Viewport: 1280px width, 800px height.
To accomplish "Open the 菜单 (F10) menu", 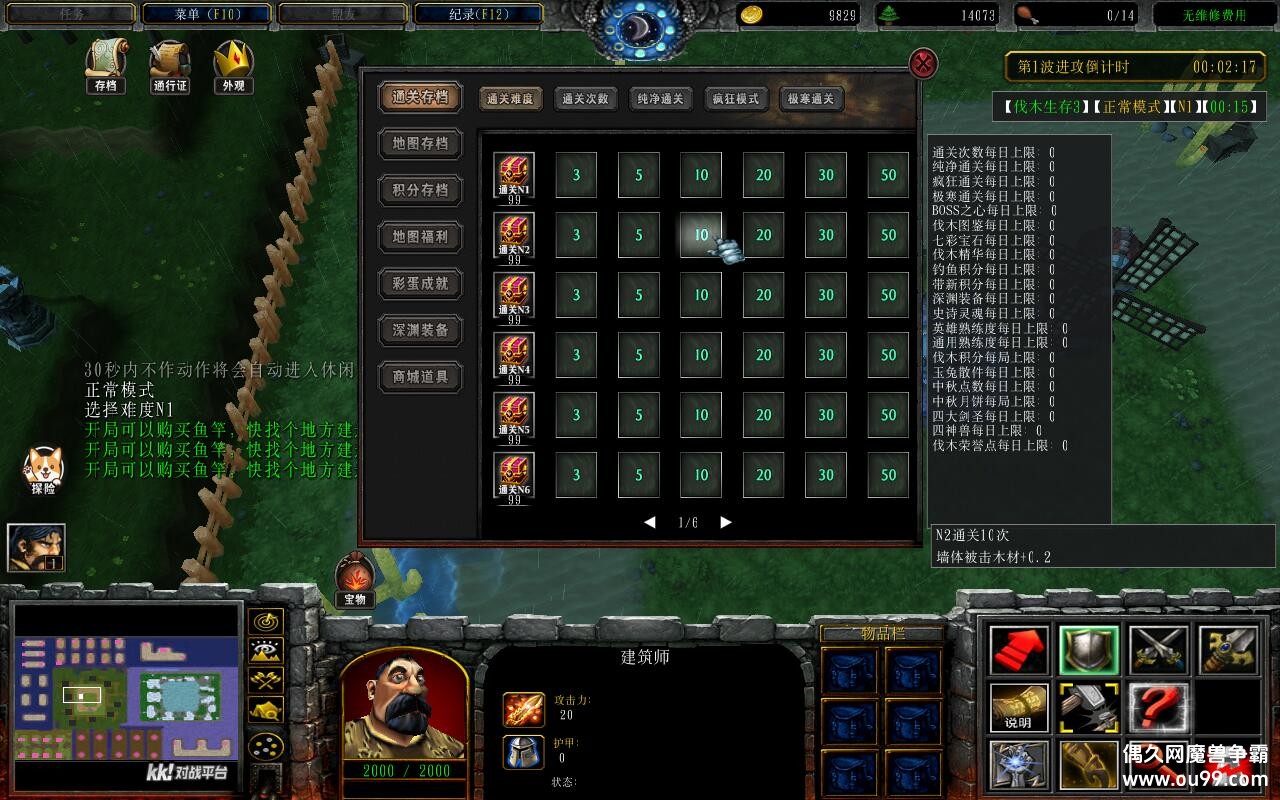I will [207, 15].
